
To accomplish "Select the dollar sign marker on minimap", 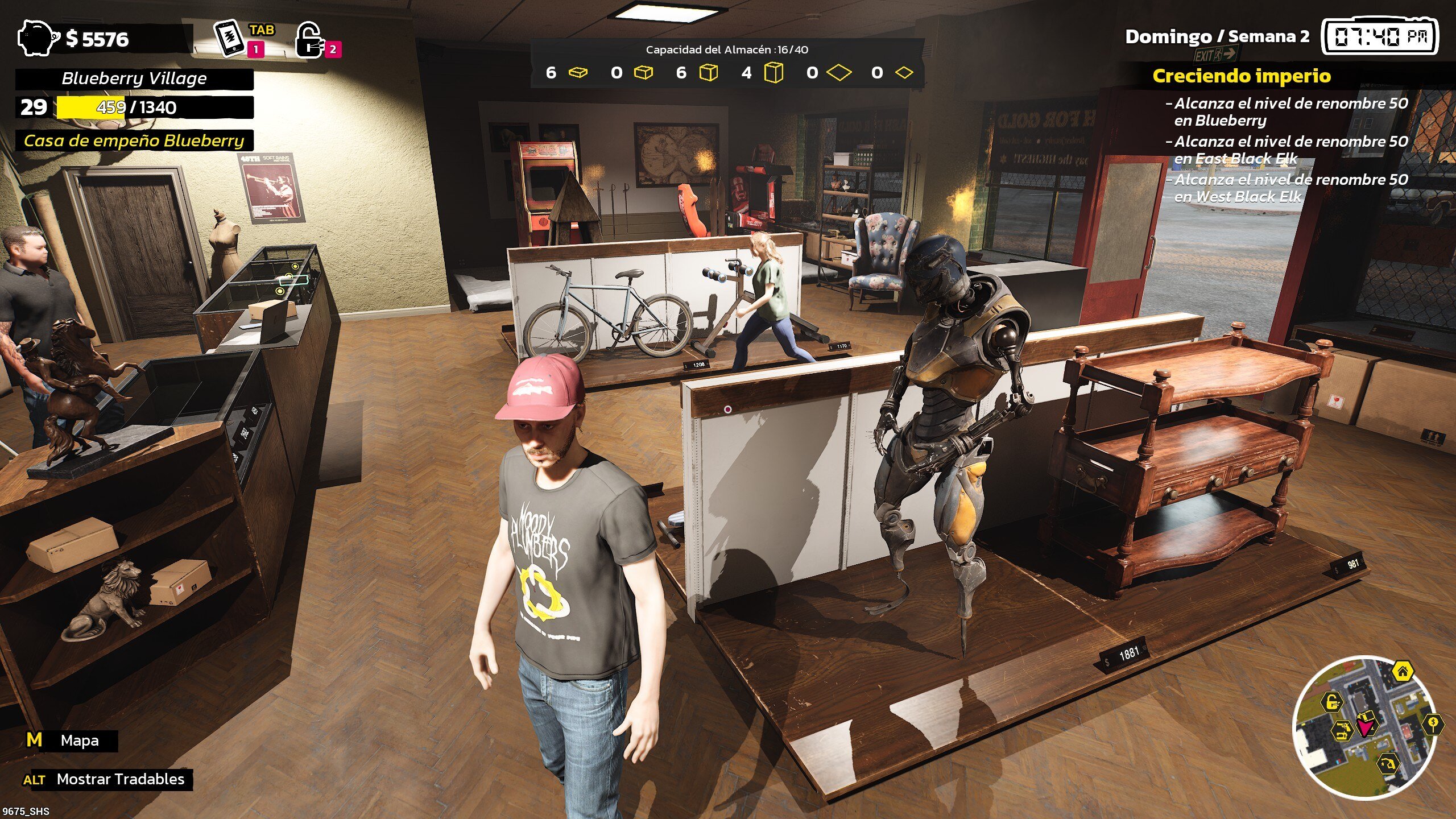I will (1434, 723).
